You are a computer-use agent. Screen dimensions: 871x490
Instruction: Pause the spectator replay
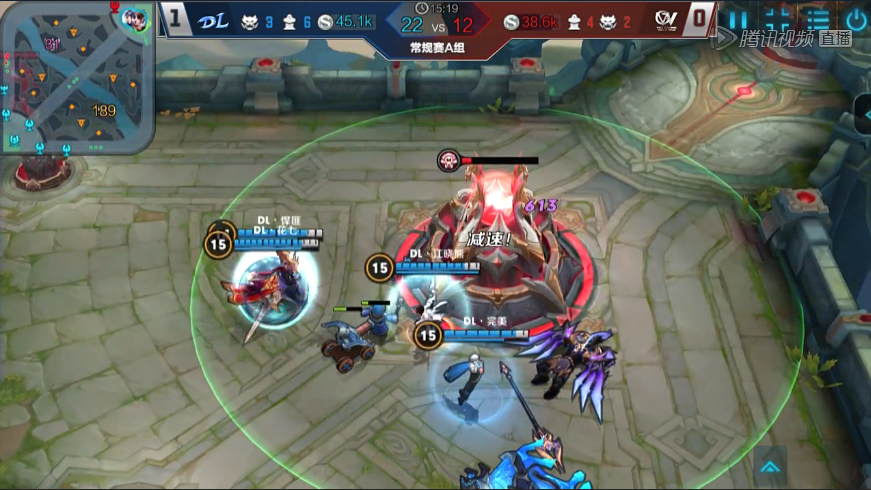(x=738, y=20)
